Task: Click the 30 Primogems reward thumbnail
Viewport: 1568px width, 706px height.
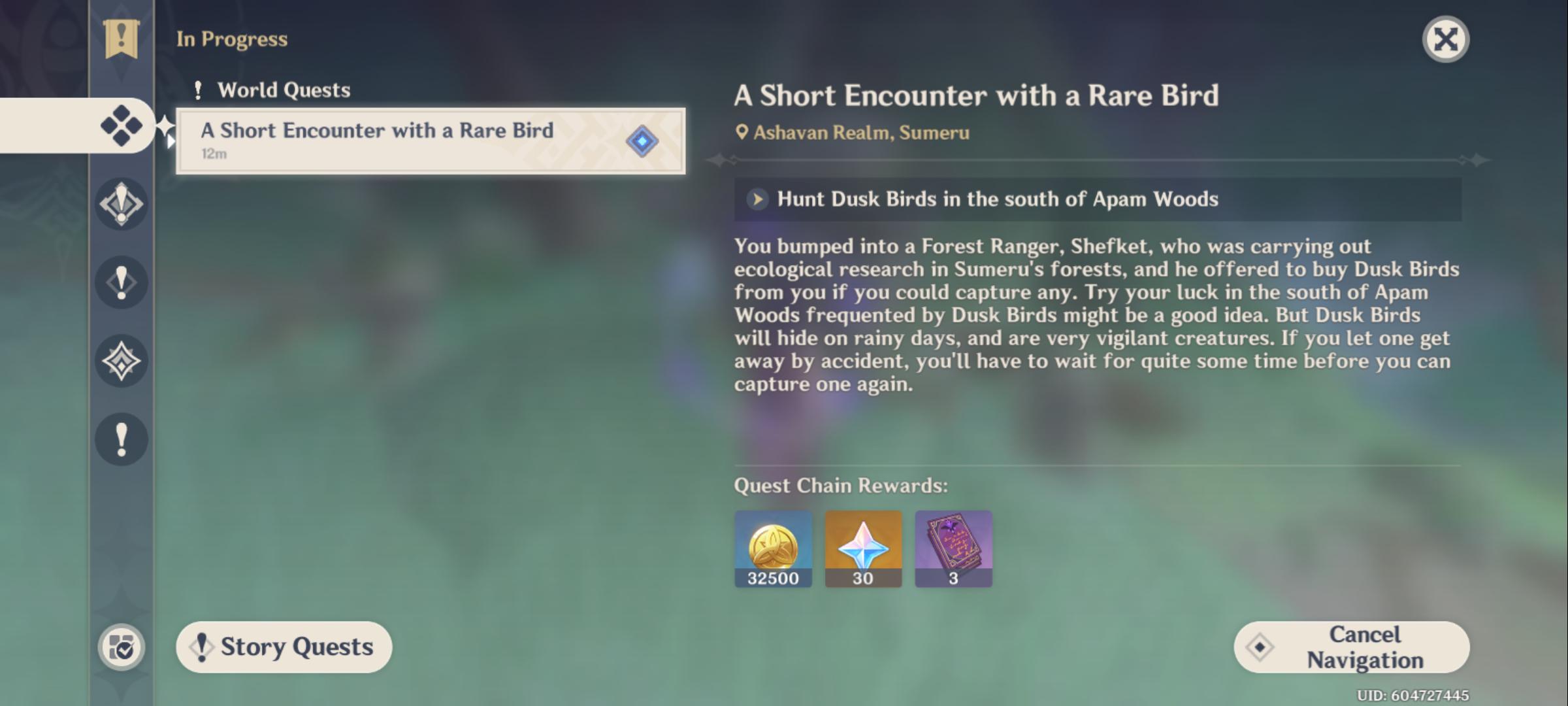Action: [863, 550]
